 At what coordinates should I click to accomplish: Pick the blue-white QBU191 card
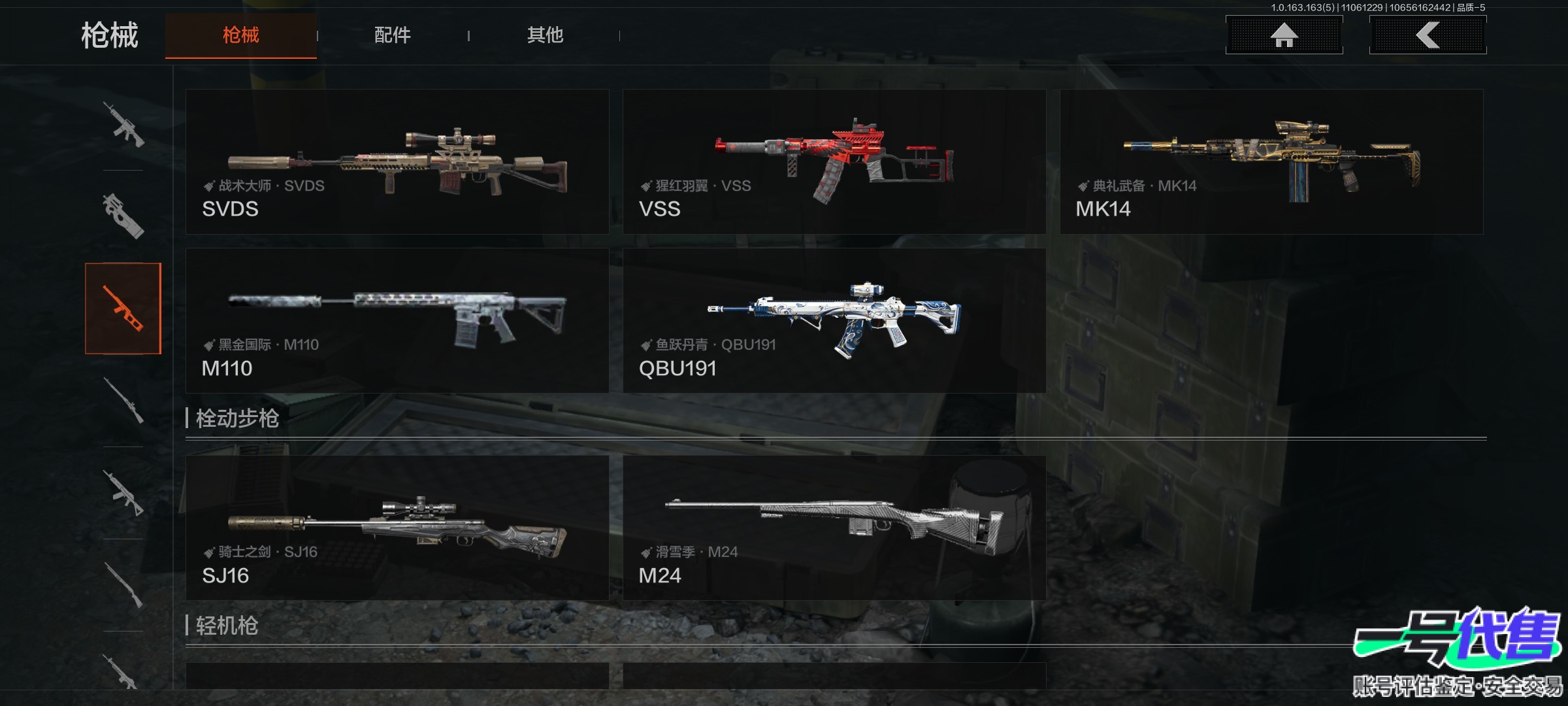(x=834, y=320)
